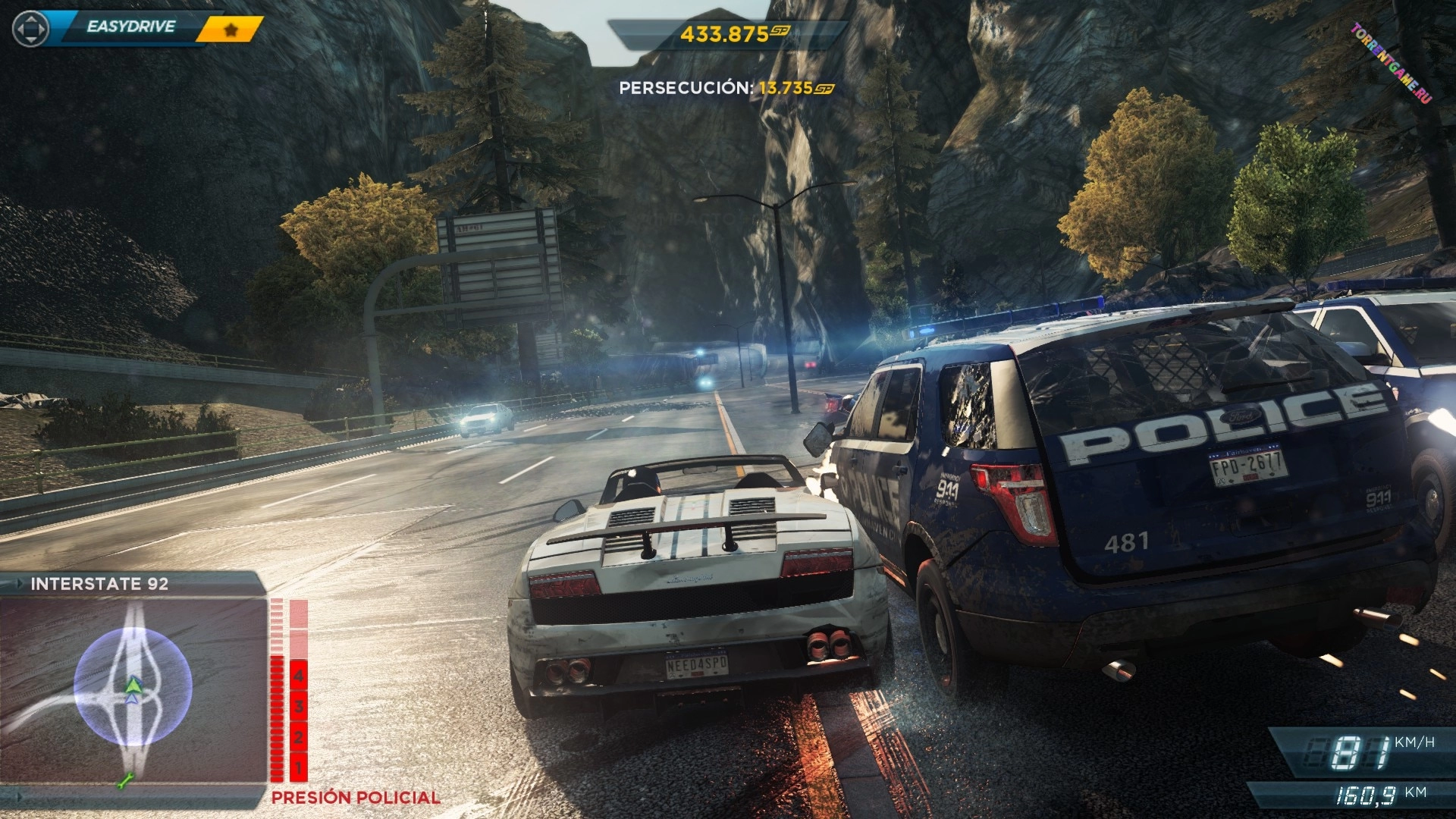This screenshot has width=1456, height=819.
Task: Click the circular minimap
Action: coord(133,686)
